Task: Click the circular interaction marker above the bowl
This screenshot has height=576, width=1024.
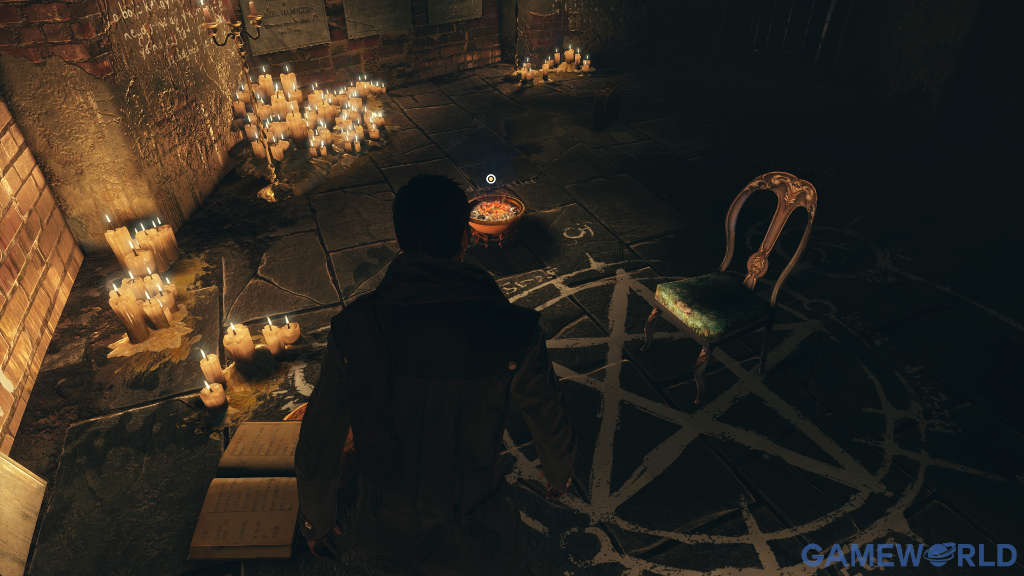Action: click(491, 179)
